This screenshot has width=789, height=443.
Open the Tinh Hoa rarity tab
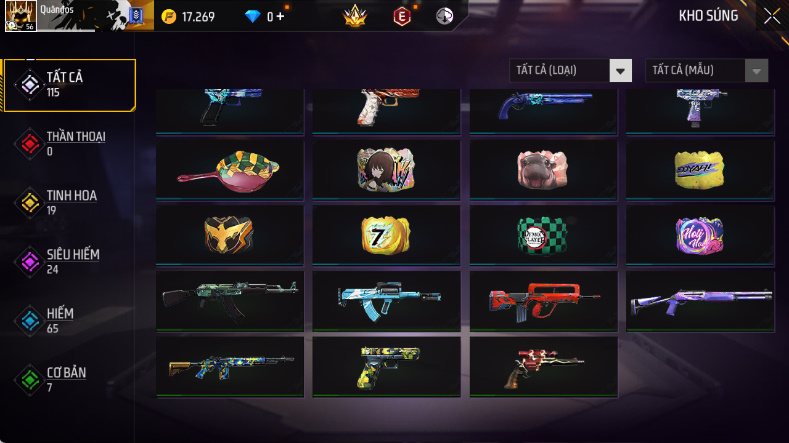point(68,202)
